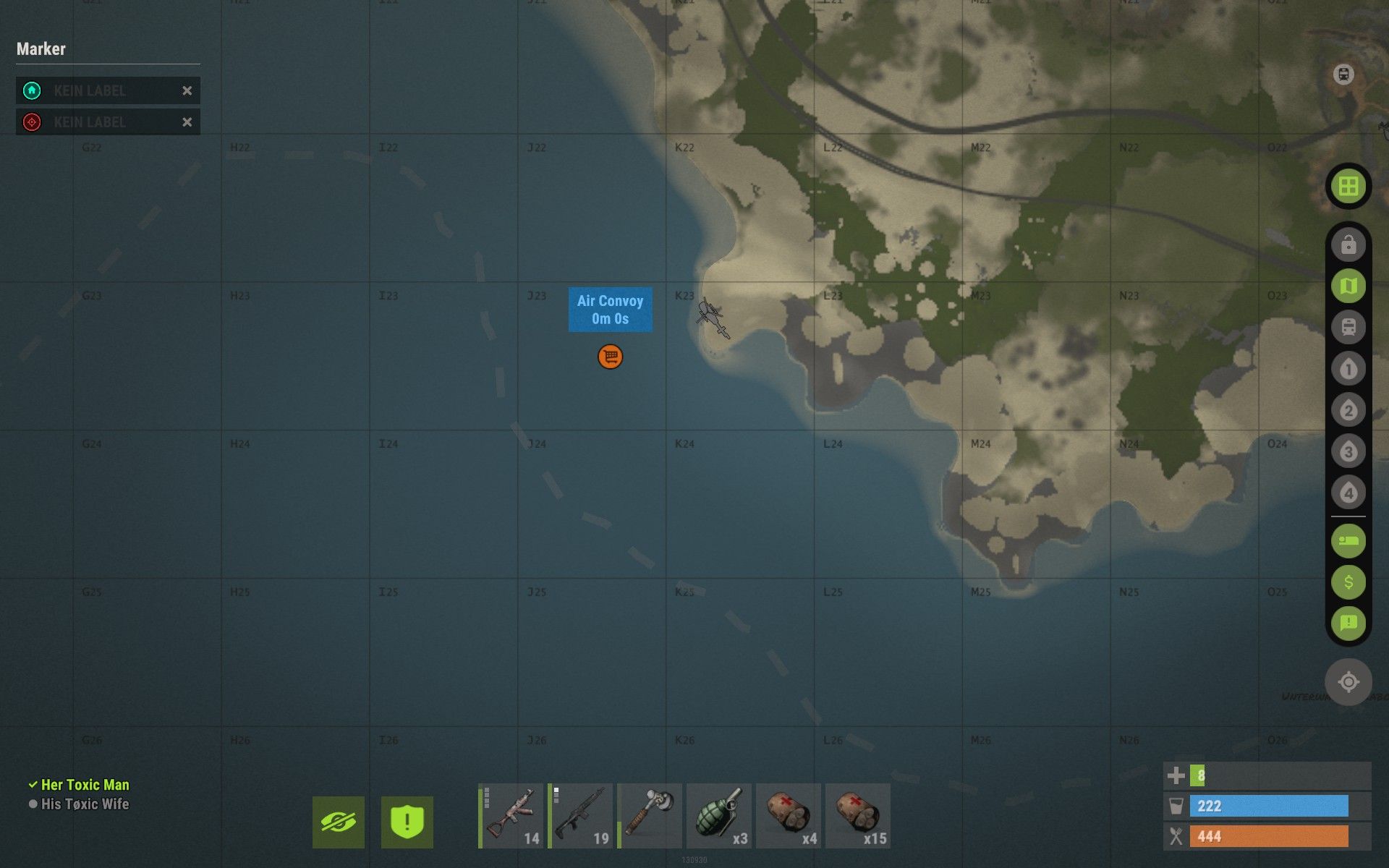
Task: Delete the red target marker entry
Action: pos(187,122)
